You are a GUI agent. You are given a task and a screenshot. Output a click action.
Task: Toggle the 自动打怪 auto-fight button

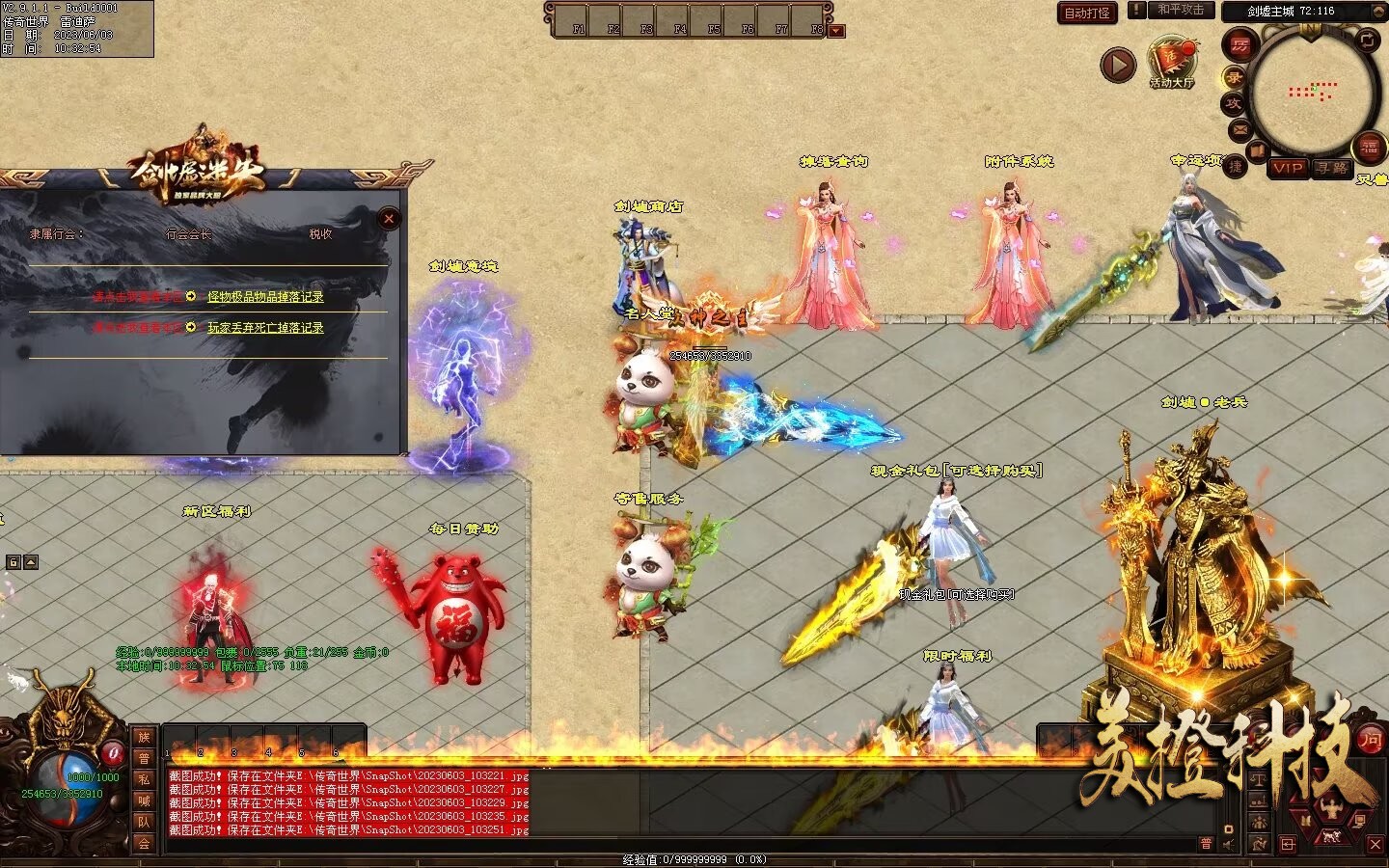pyautogui.click(x=1086, y=13)
